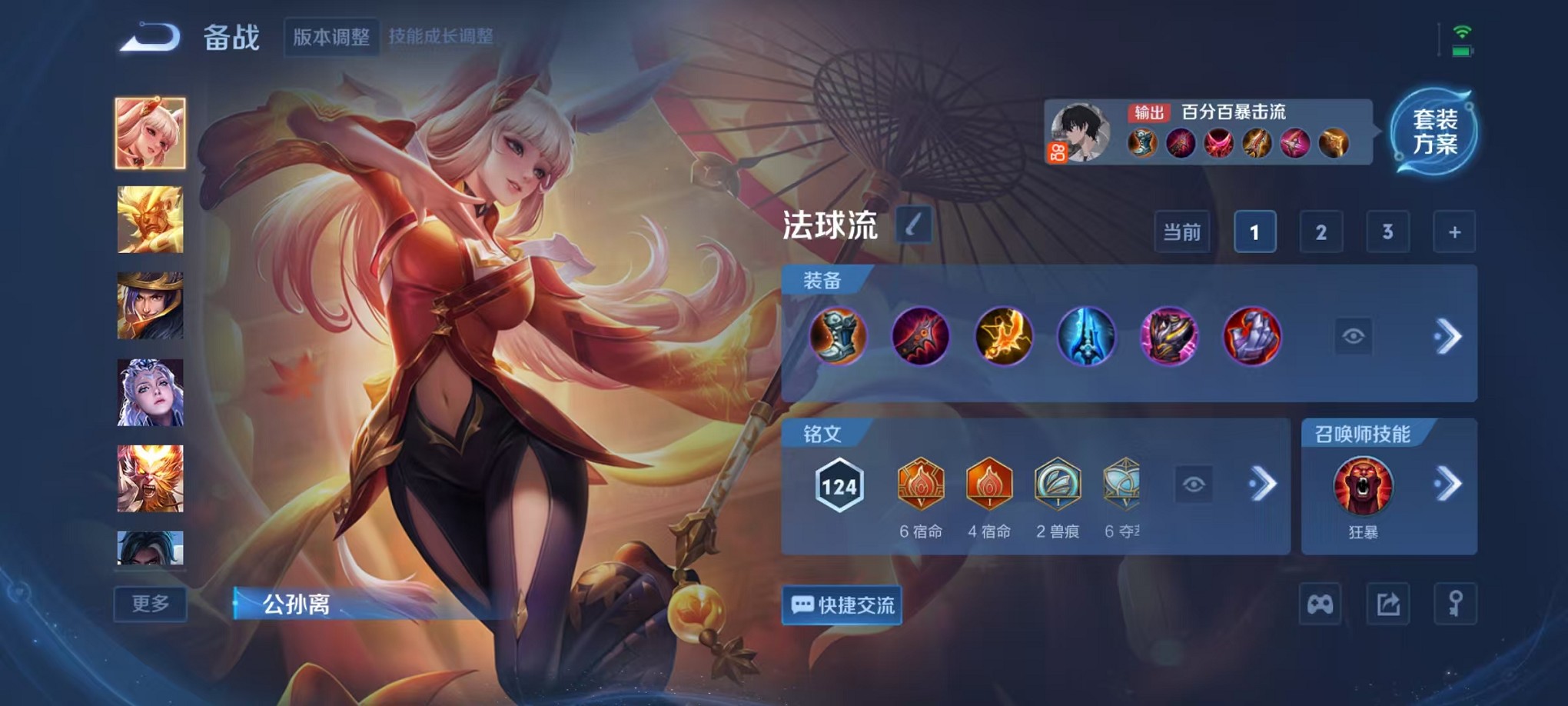Select the 版本调整 tab
The image size is (1568, 706).
coord(331,34)
